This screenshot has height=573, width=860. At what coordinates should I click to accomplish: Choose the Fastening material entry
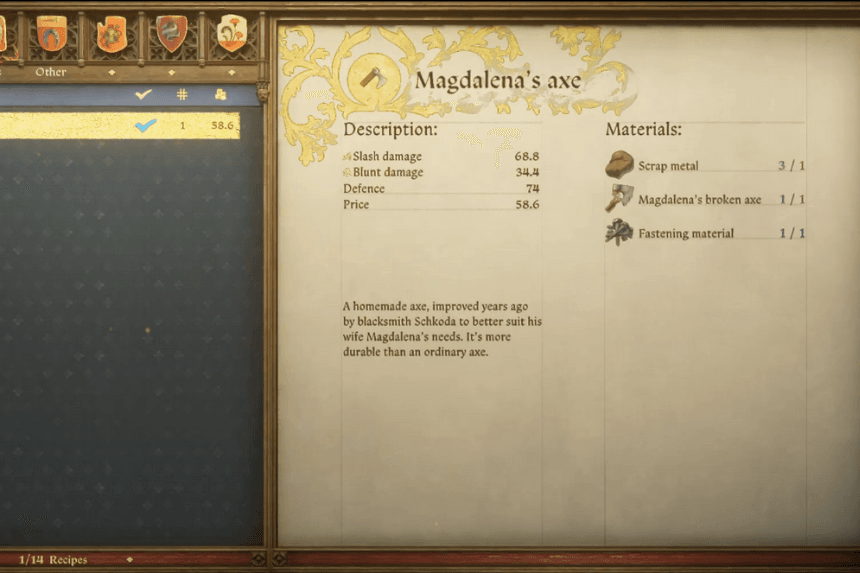click(685, 233)
